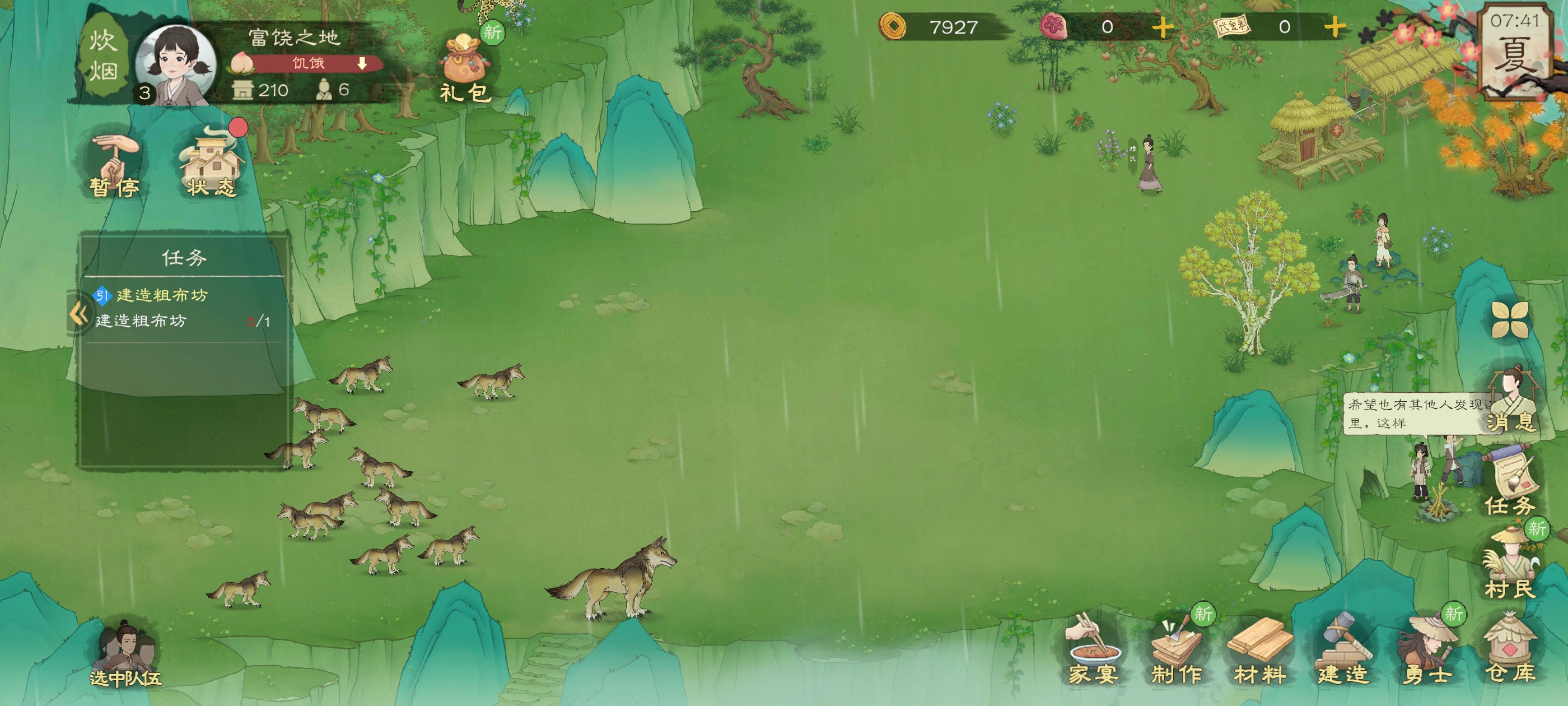Viewport: 1568px width, 706px height.
Task: Select the 建造粗布坊 quest entry
Action: click(161, 295)
